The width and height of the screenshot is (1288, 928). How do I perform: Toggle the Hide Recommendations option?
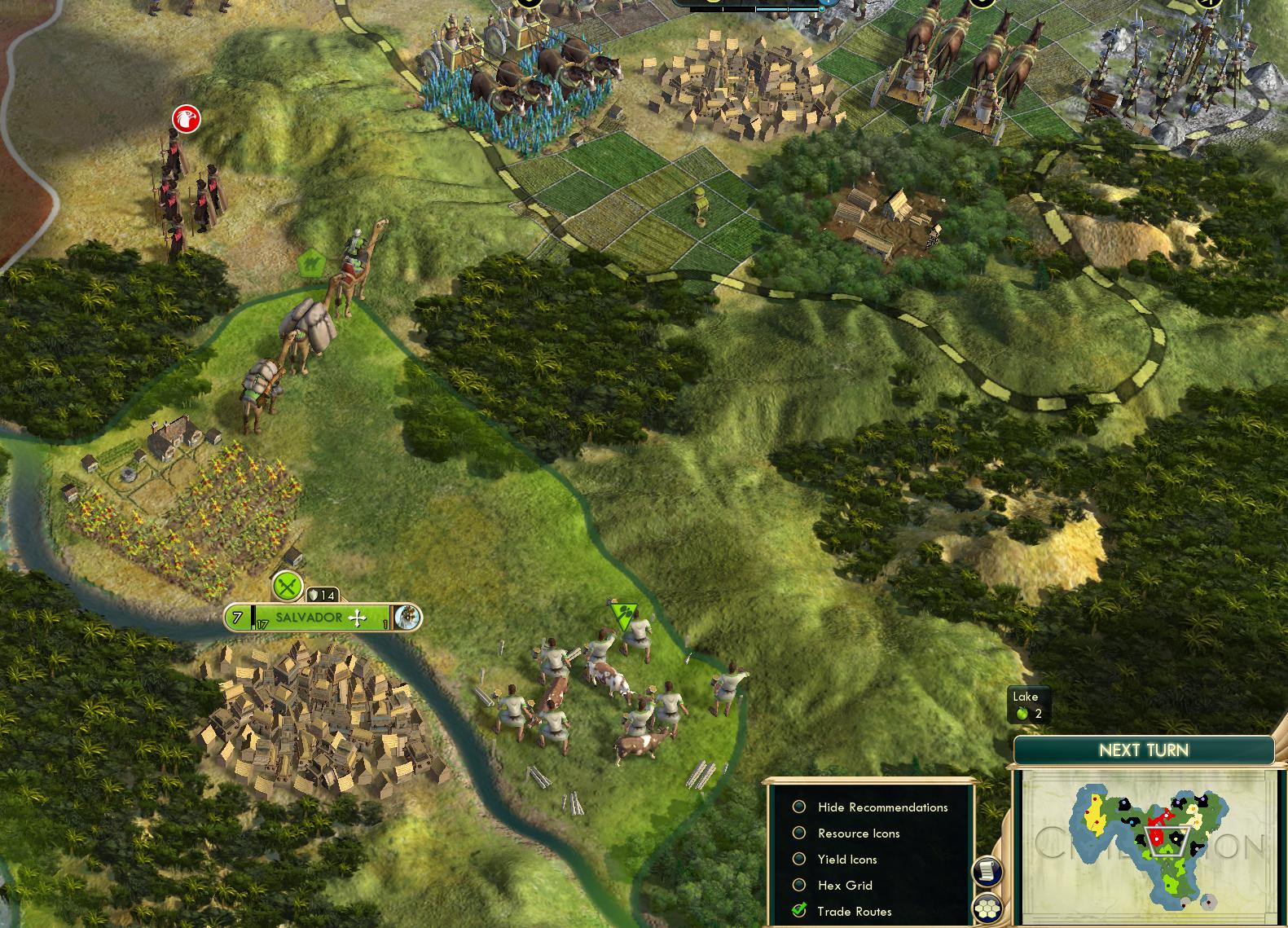pos(799,807)
